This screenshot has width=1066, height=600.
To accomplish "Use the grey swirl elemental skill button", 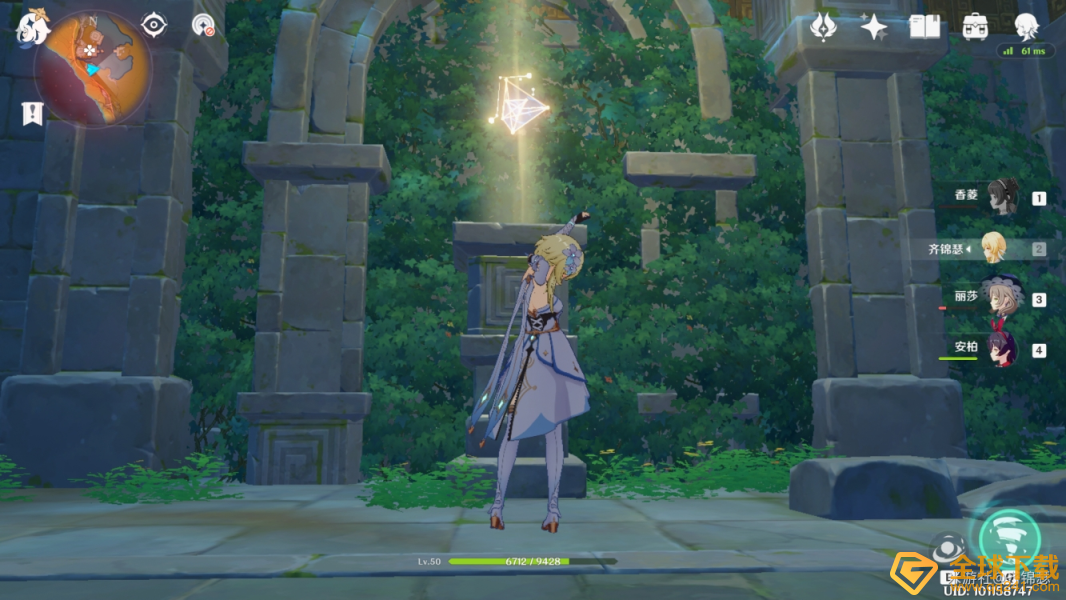I will coord(947,549).
